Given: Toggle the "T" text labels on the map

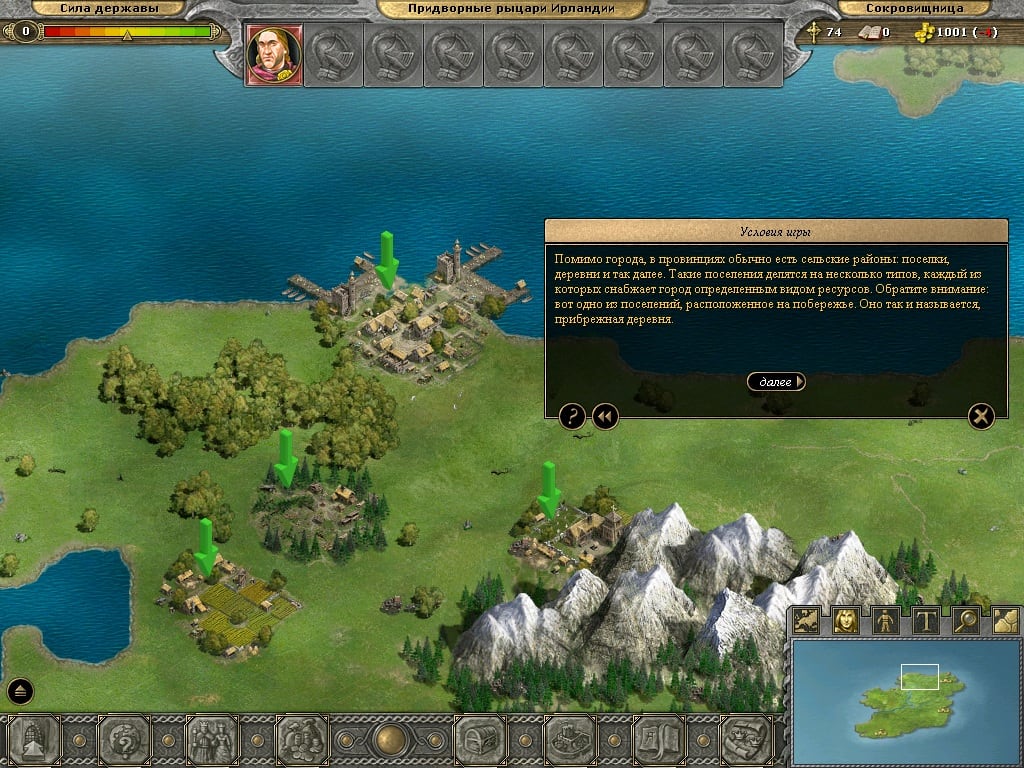Looking at the screenshot, I should pyautogui.click(x=926, y=621).
